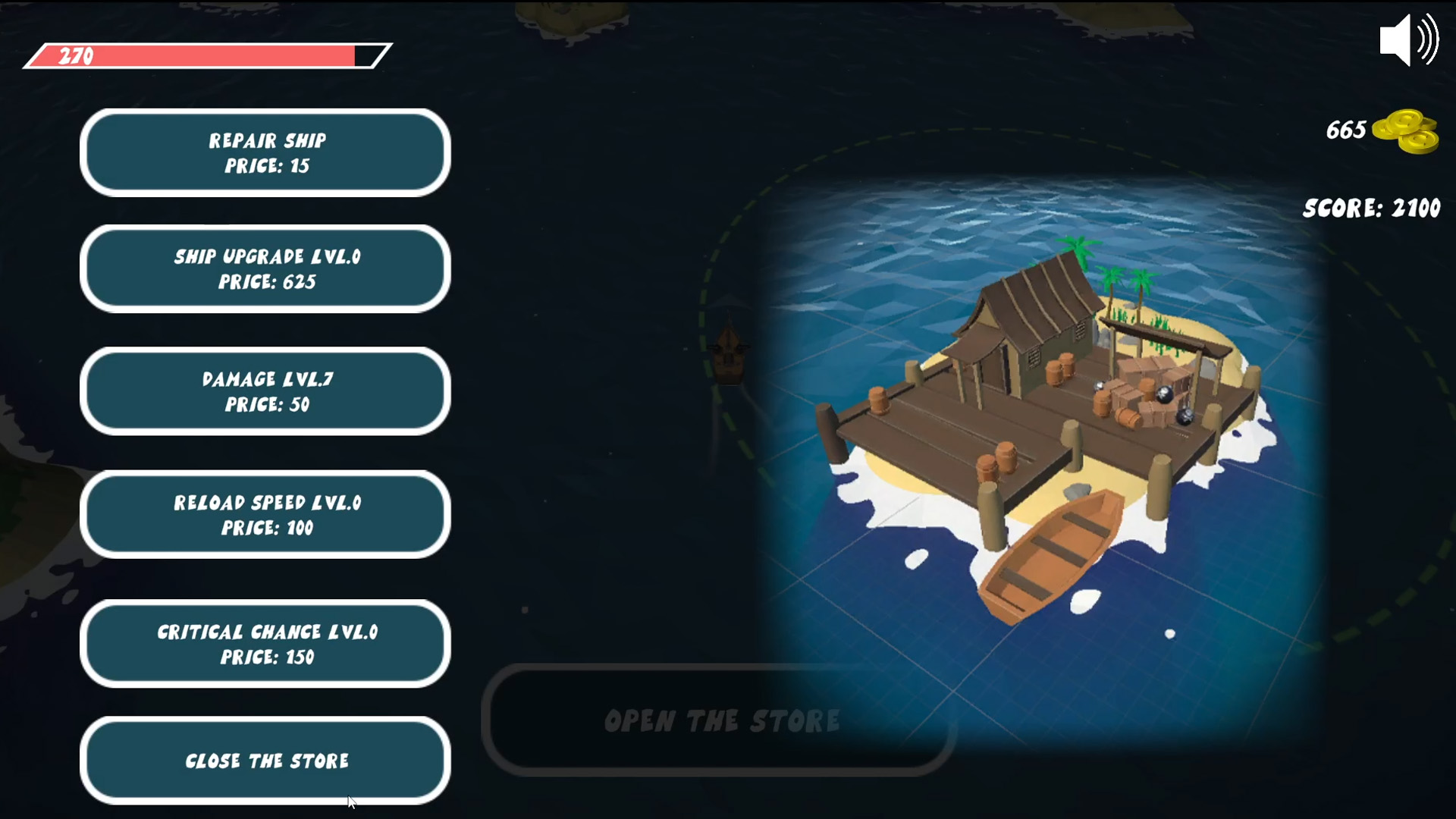Close the store with the bottom button

pyautogui.click(x=265, y=760)
